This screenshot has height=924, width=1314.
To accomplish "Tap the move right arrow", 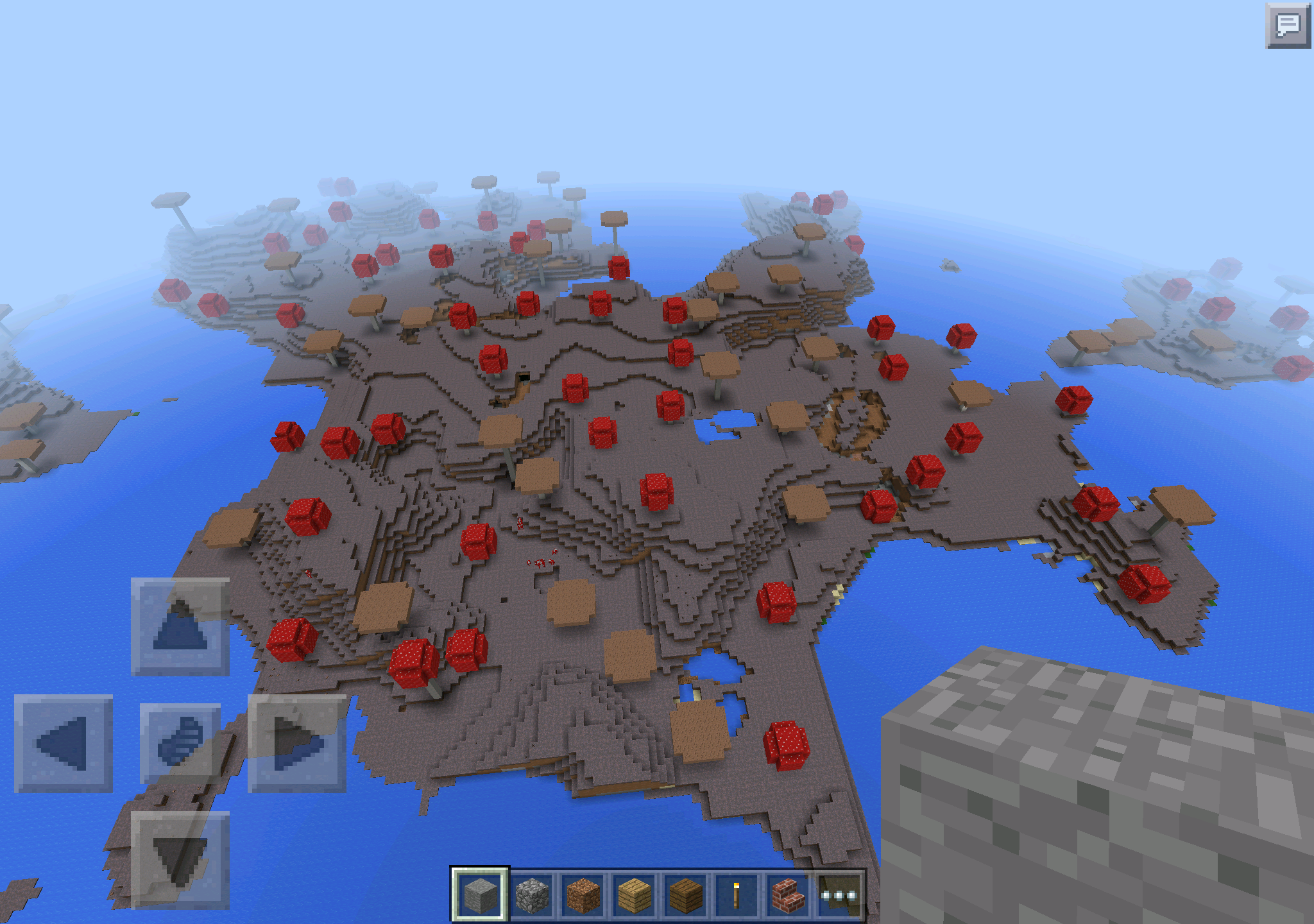I will coord(297,744).
